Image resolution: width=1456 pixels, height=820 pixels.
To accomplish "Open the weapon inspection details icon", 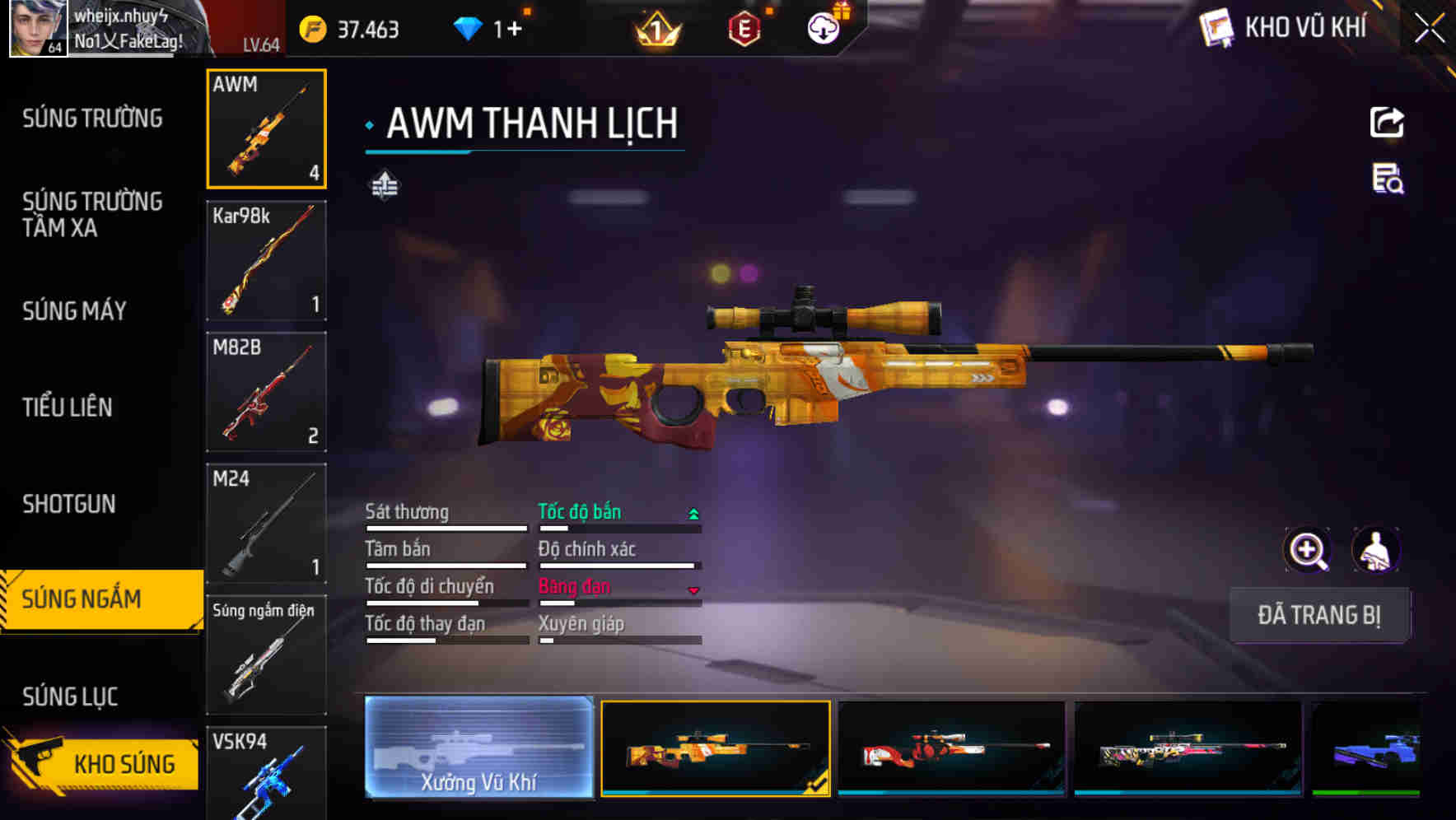I will coord(1387,184).
